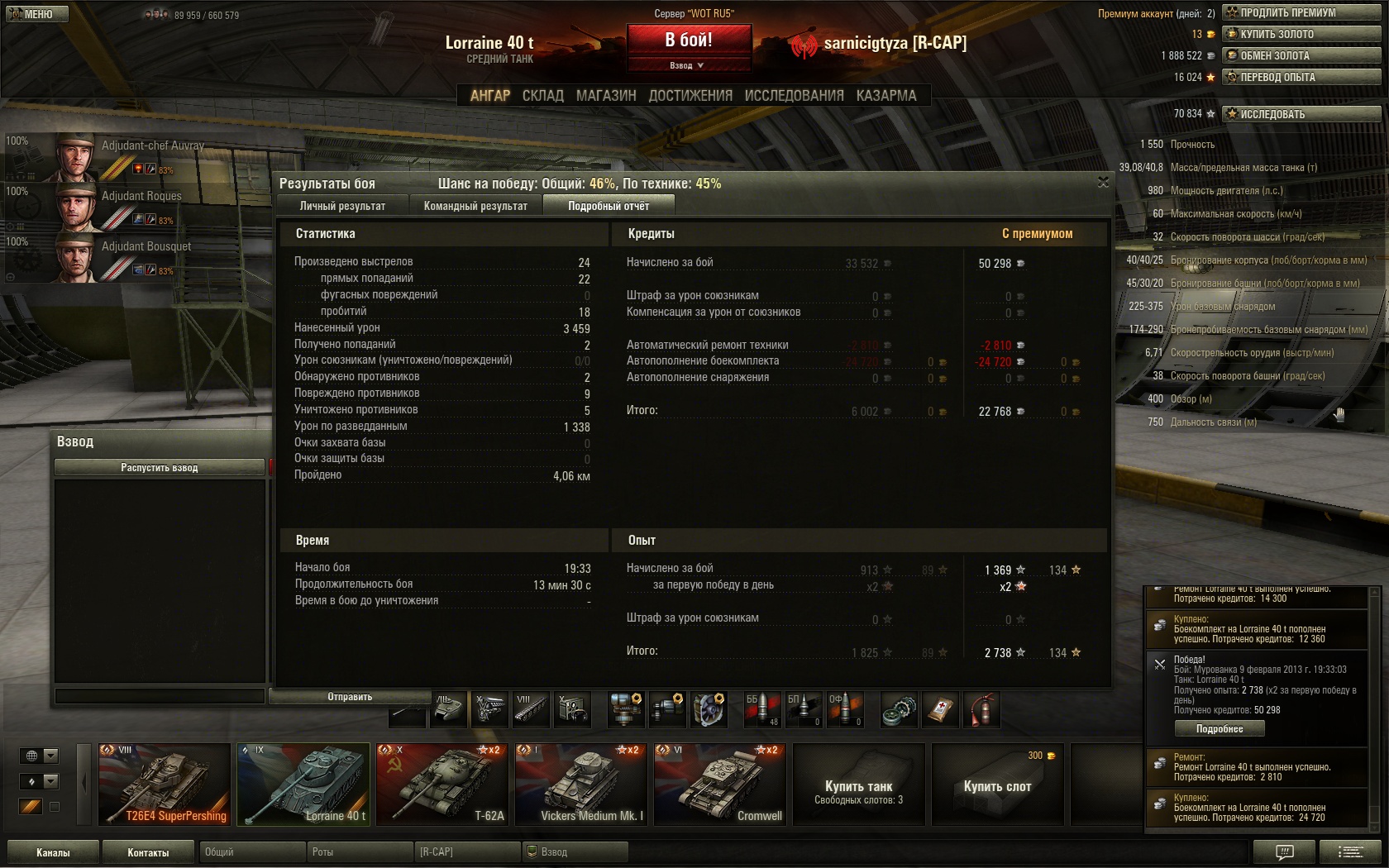
Task: Click the Купить золото button
Action: tap(1301, 34)
